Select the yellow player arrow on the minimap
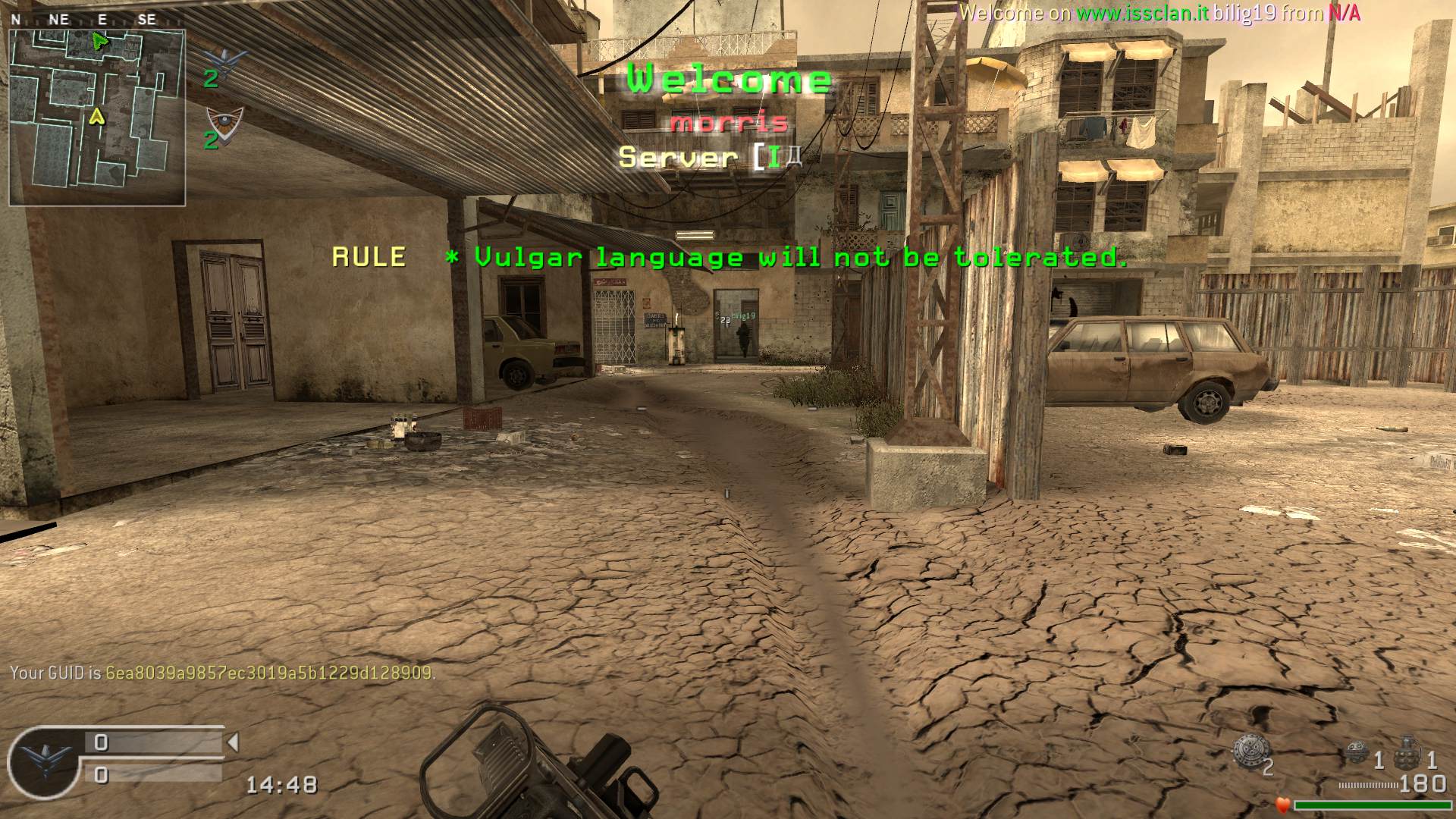Image resolution: width=1456 pixels, height=819 pixels. [x=96, y=116]
